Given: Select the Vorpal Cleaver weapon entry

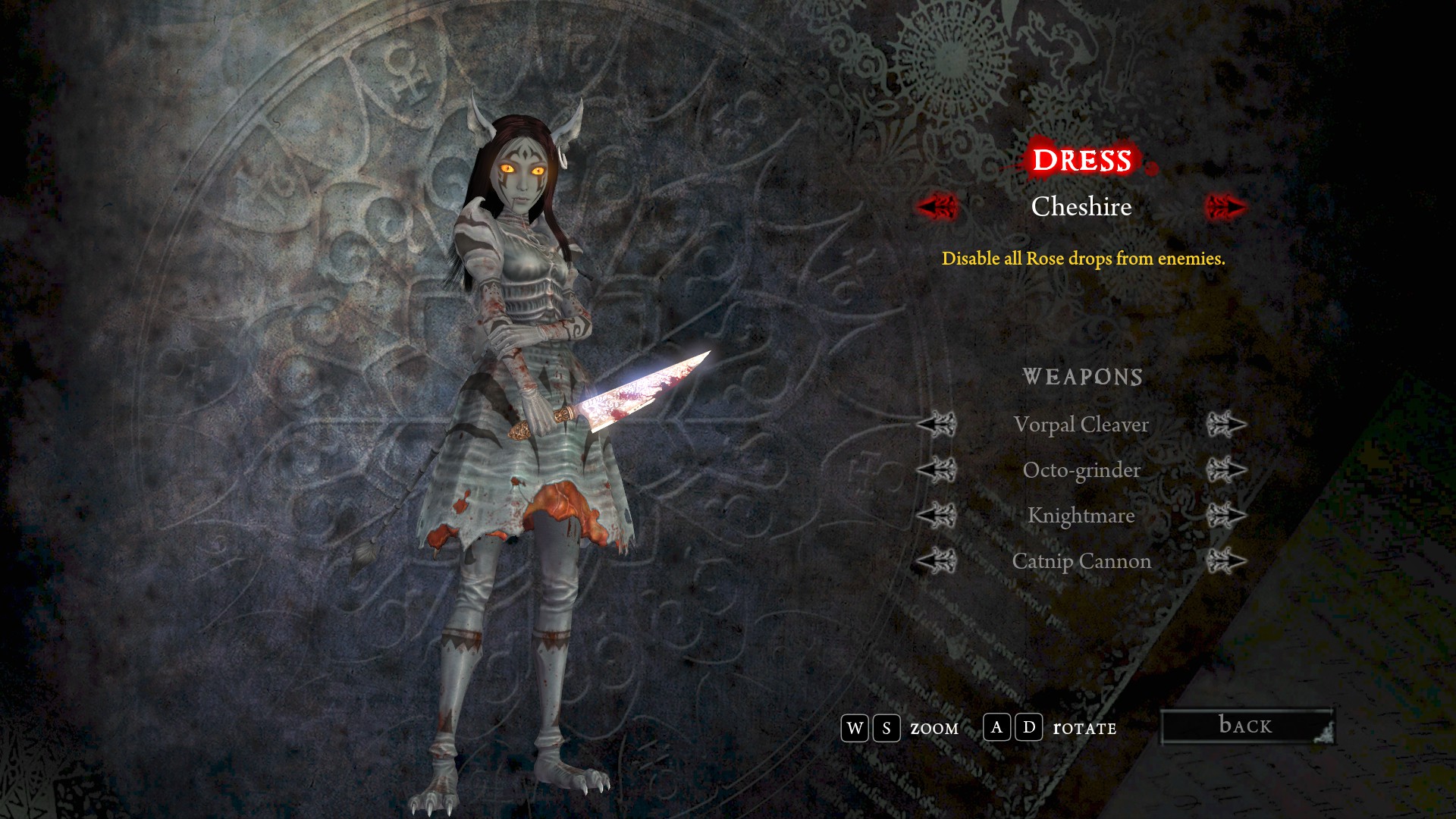Looking at the screenshot, I should coord(1081,425).
